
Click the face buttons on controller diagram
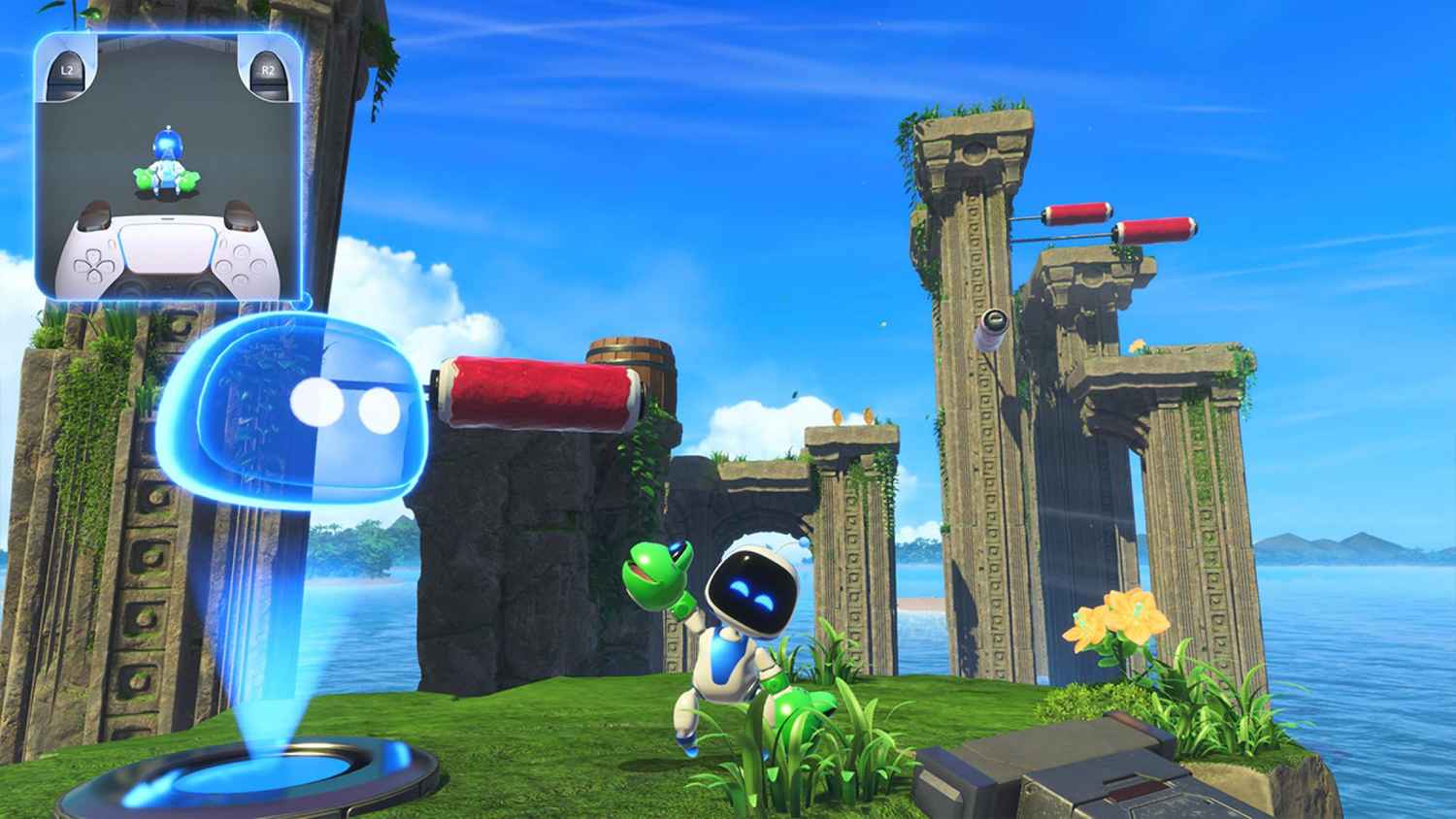(242, 264)
